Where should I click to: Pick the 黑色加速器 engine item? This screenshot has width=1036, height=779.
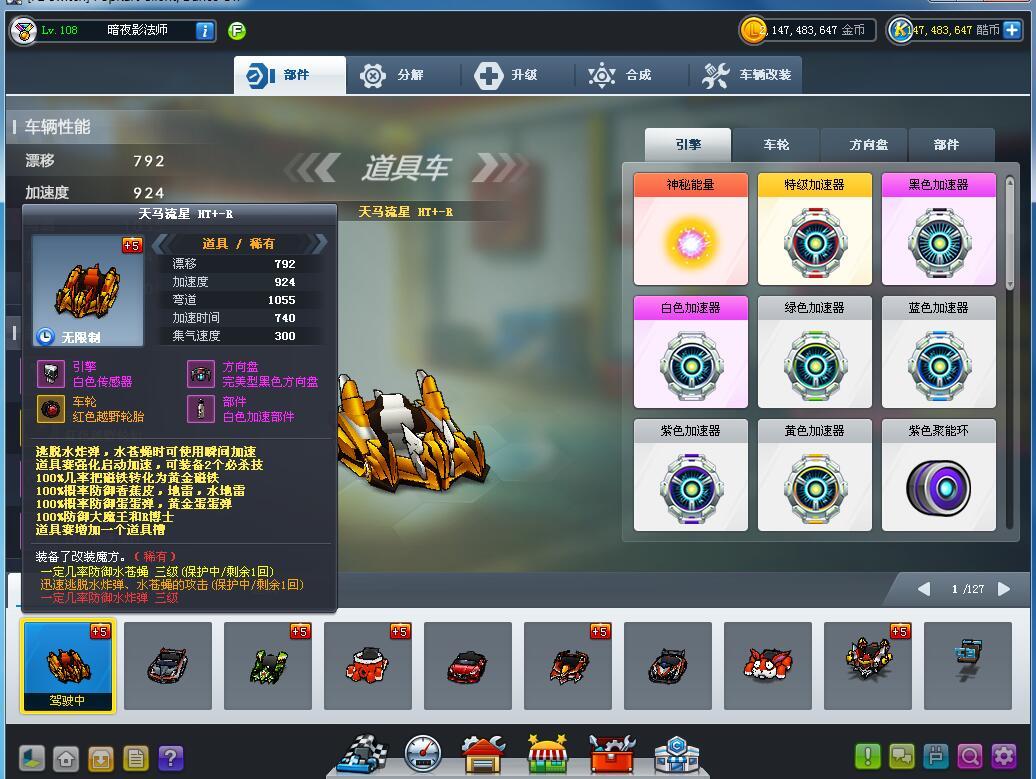click(938, 229)
